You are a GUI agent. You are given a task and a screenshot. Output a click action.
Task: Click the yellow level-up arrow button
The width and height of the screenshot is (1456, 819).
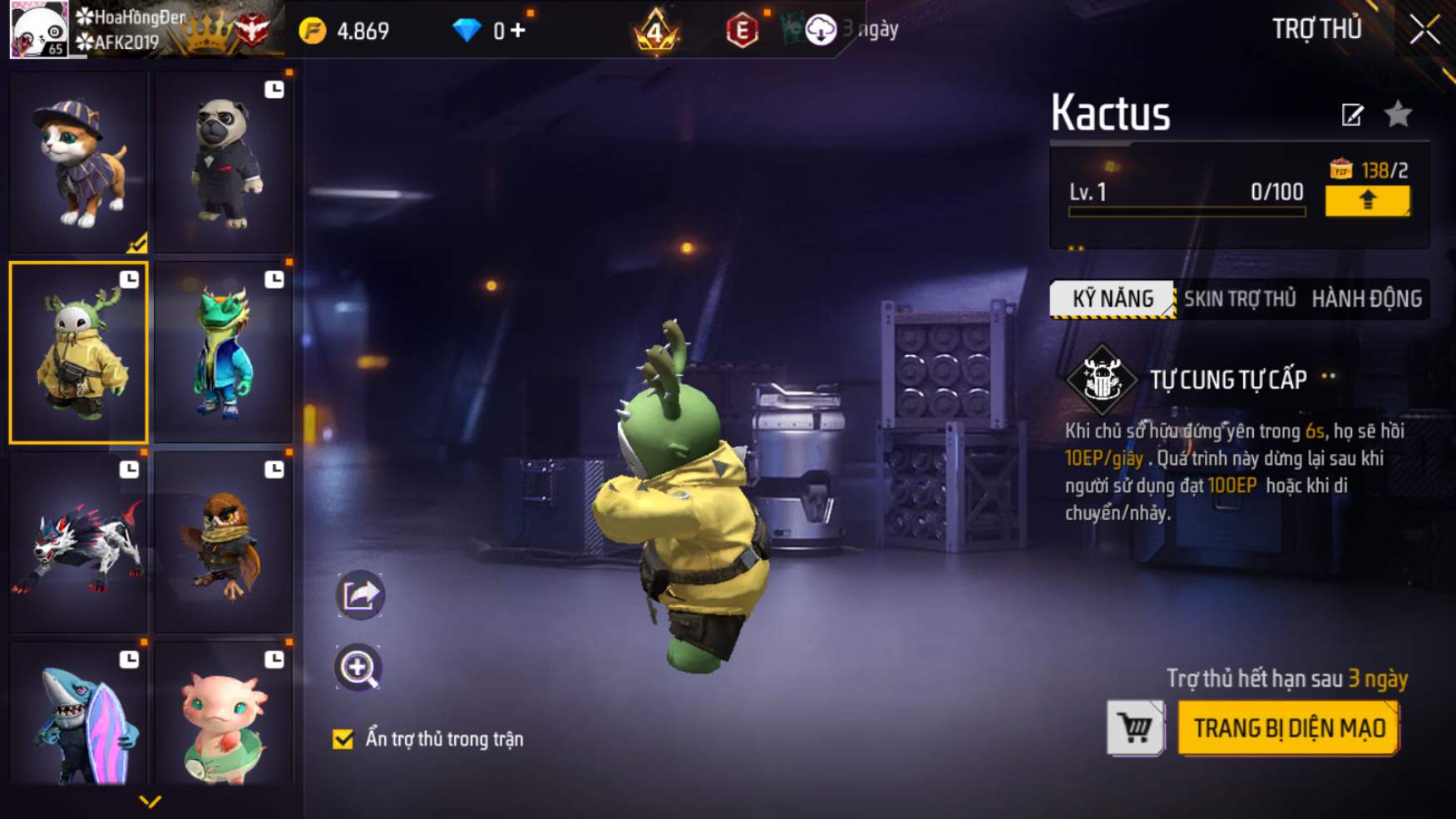pyautogui.click(x=1367, y=200)
